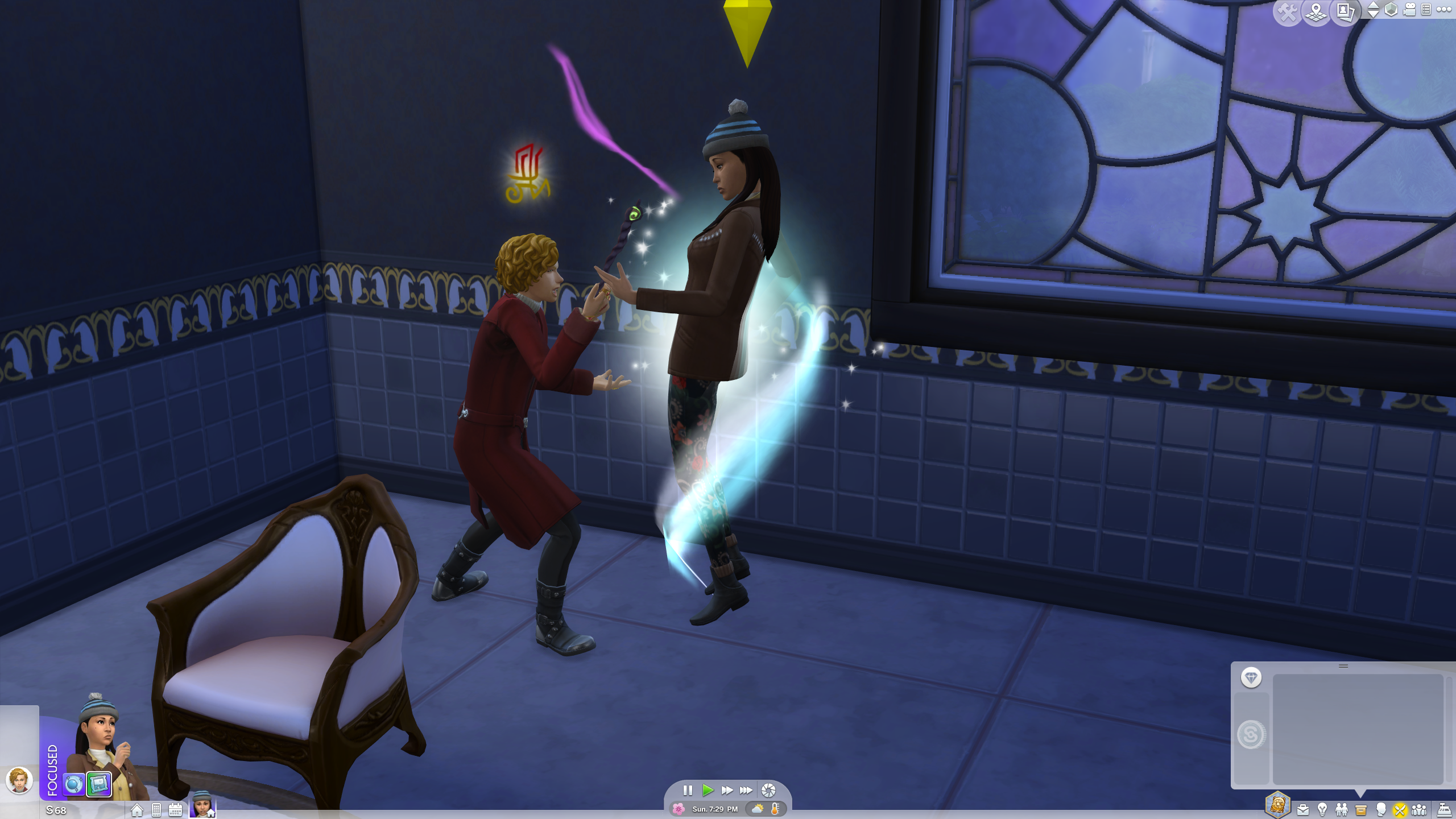Open the phone from the bottom bar

(156, 812)
